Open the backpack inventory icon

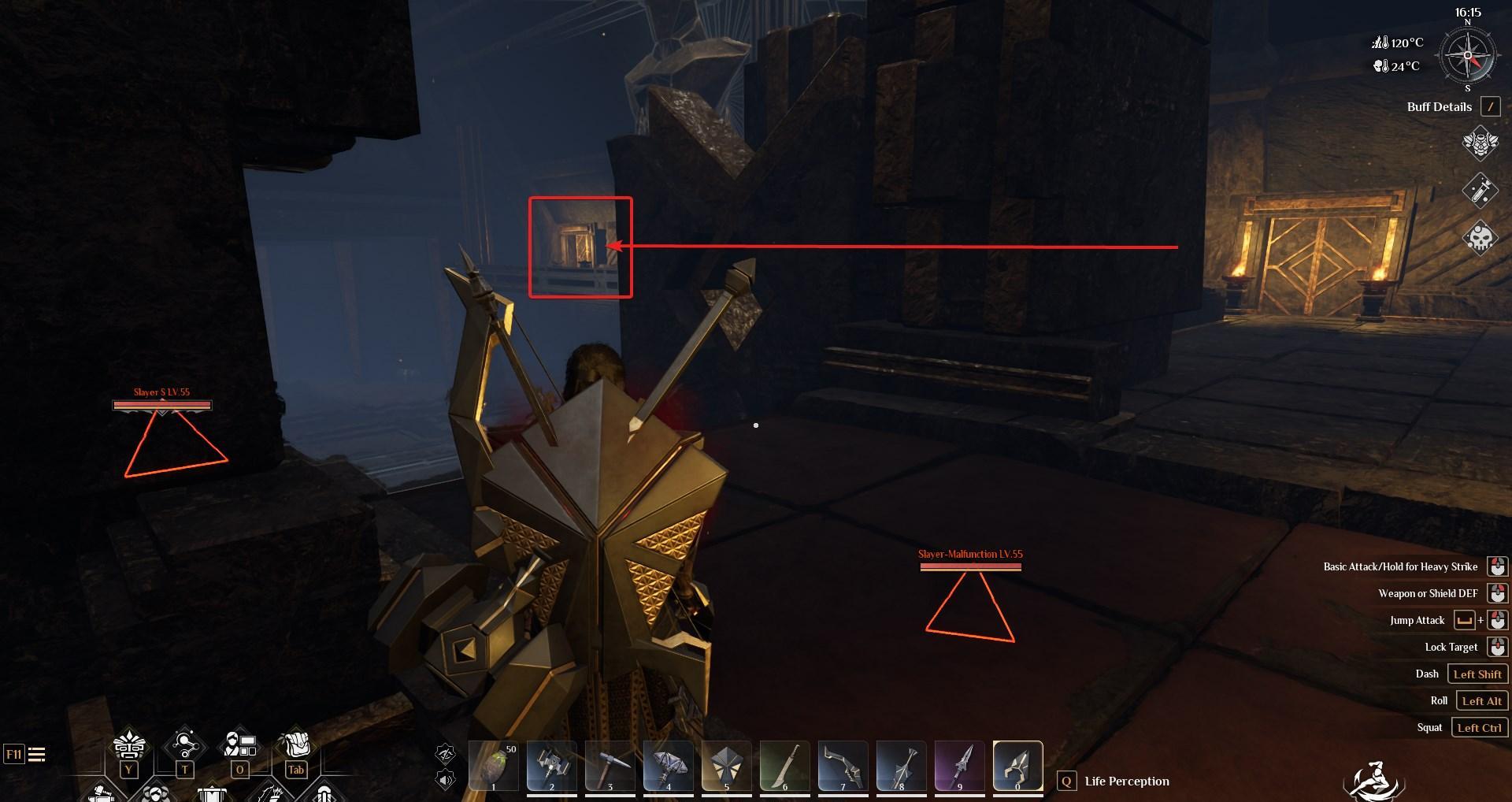(x=295, y=744)
